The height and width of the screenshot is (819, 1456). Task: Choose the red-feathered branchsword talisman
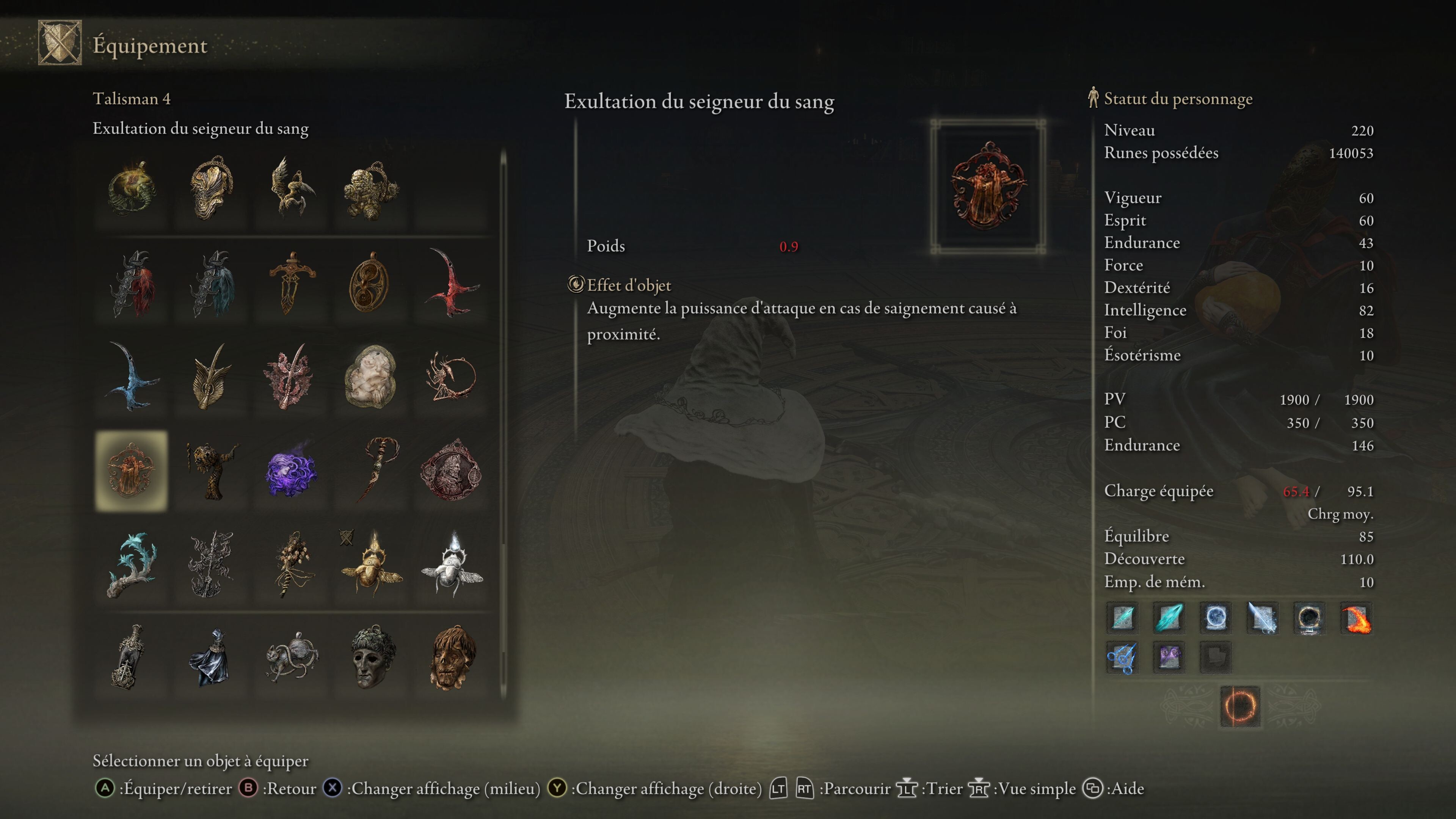tap(132, 284)
